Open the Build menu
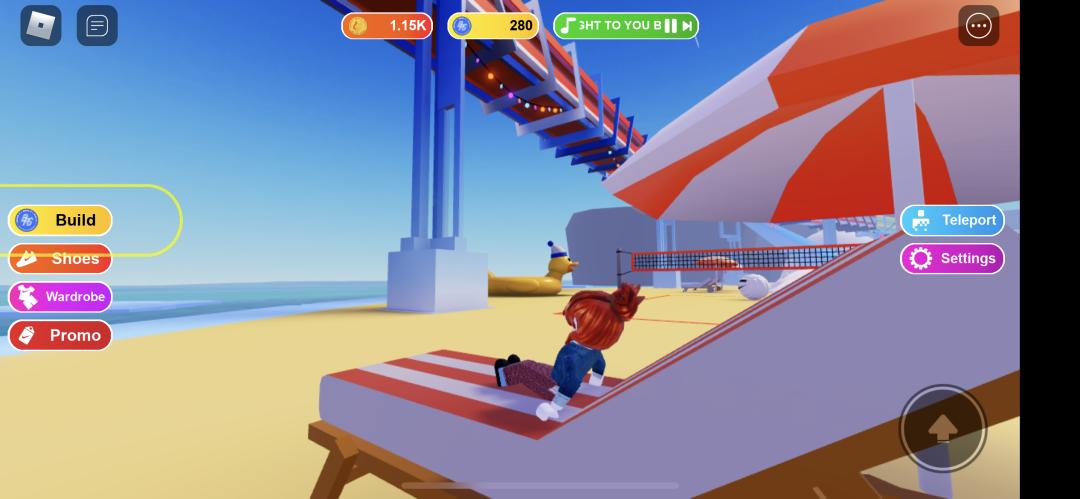The image size is (1080, 499). tap(60, 220)
